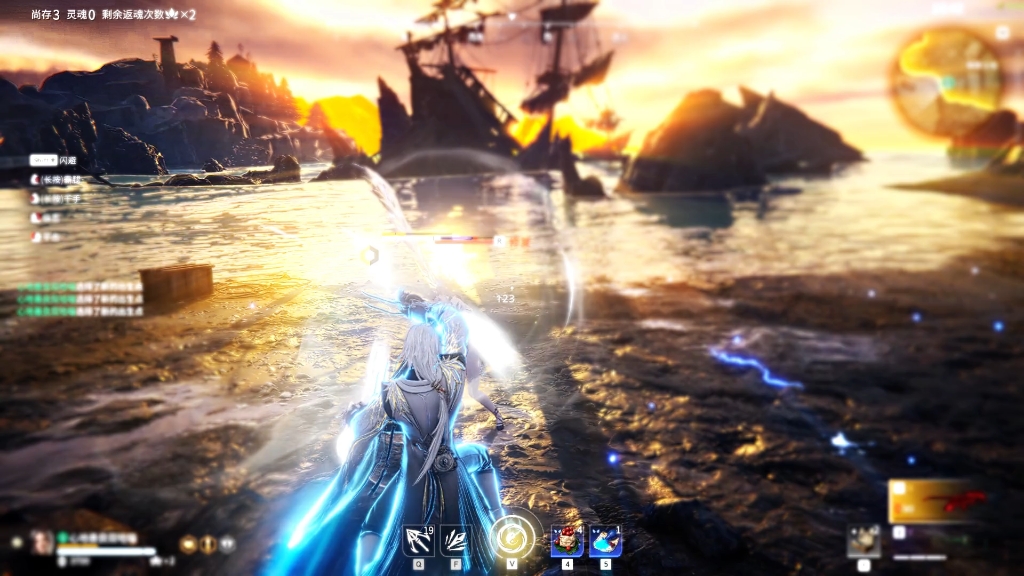Activate the Q weapon skill icon
The image size is (1024, 576).
click(x=417, y=540)
